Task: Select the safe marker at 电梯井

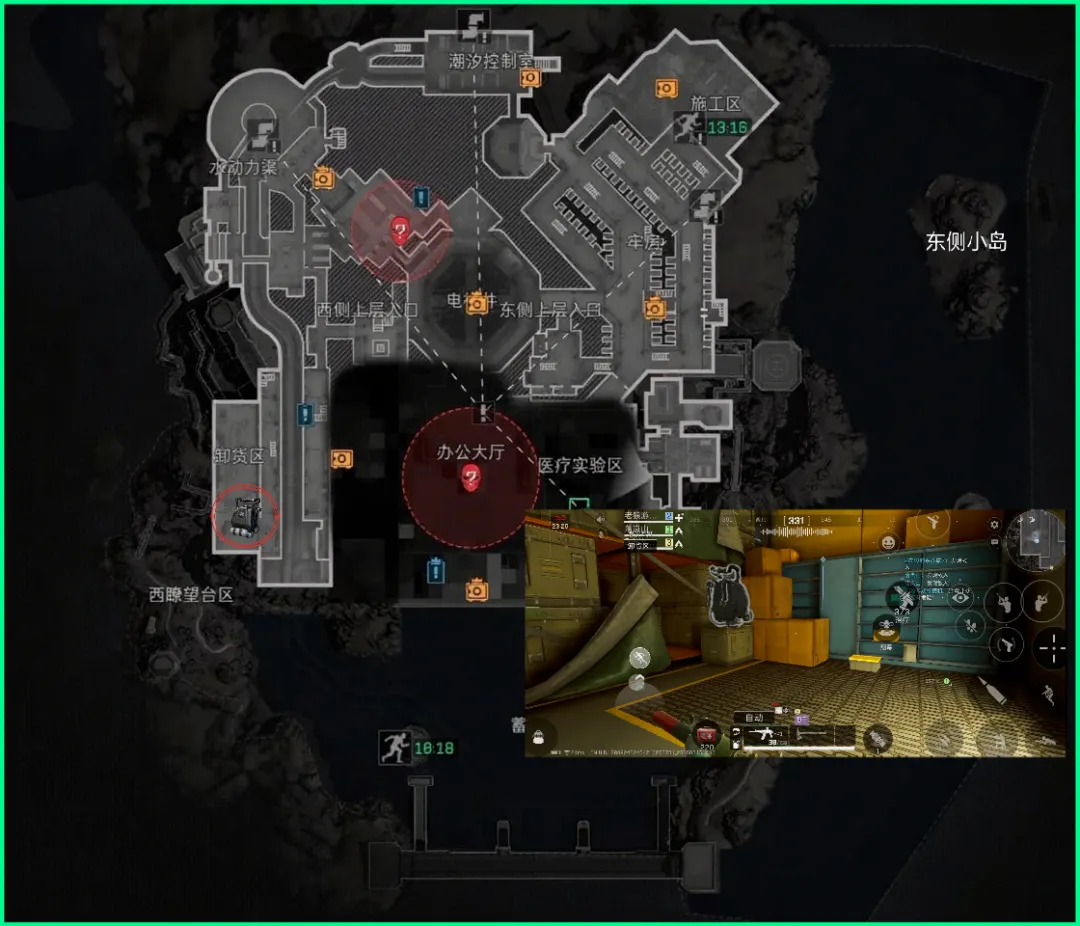Action: coord(478,301)
